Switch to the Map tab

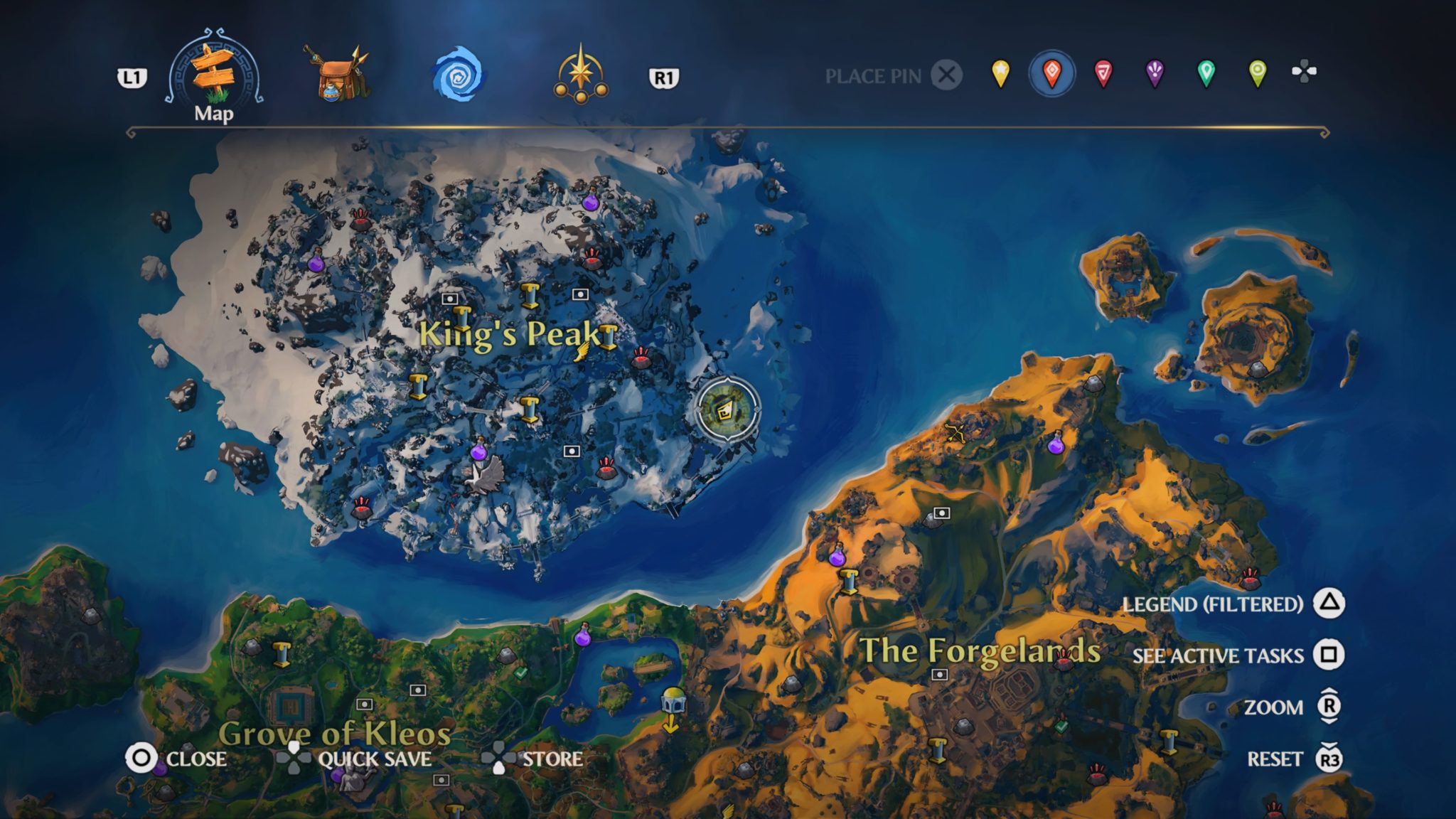(213, 74)
